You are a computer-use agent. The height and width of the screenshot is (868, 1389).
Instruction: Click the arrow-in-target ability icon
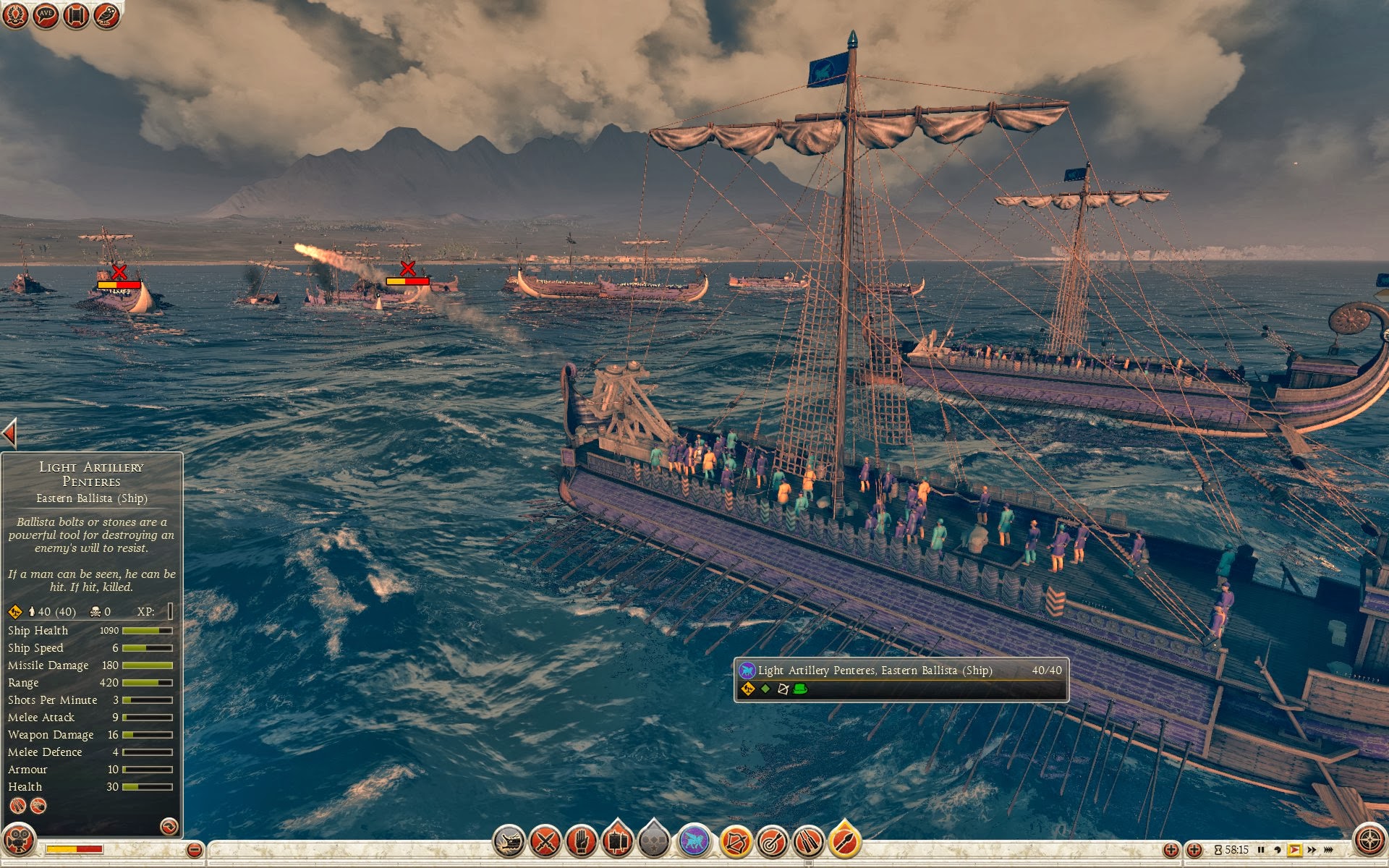(x=772, y=842)
